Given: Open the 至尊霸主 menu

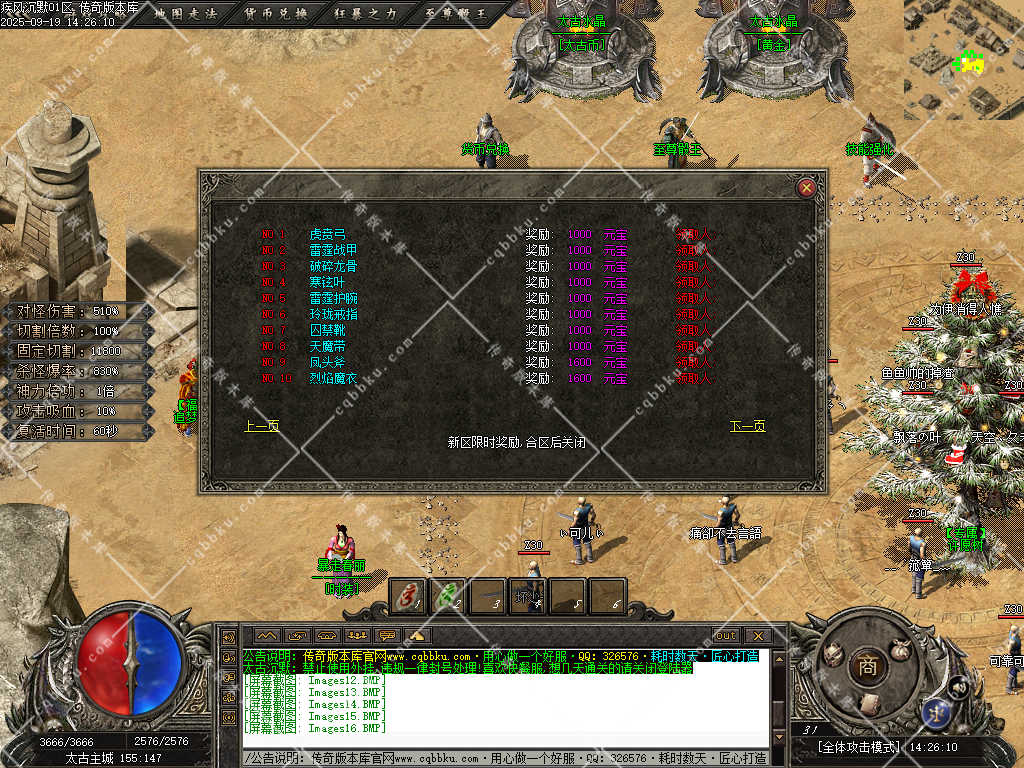Looking at the screenshot, I should (x=456, y=14).
